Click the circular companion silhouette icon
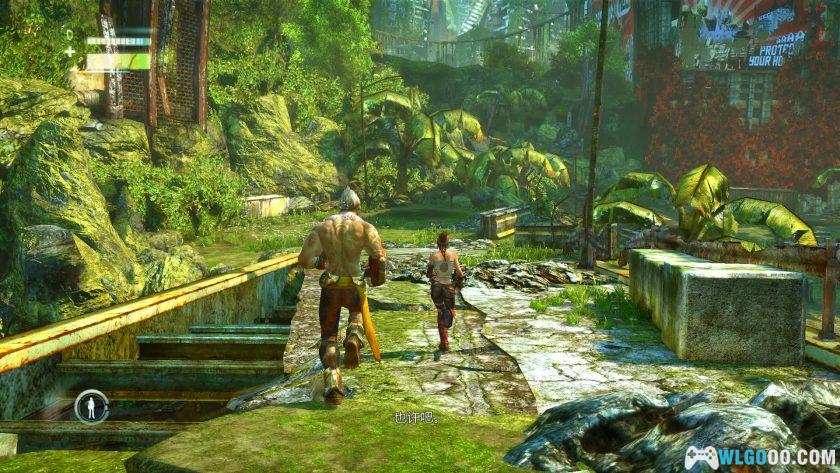Viewport: 840px width, 473px height. click(90, 406)
